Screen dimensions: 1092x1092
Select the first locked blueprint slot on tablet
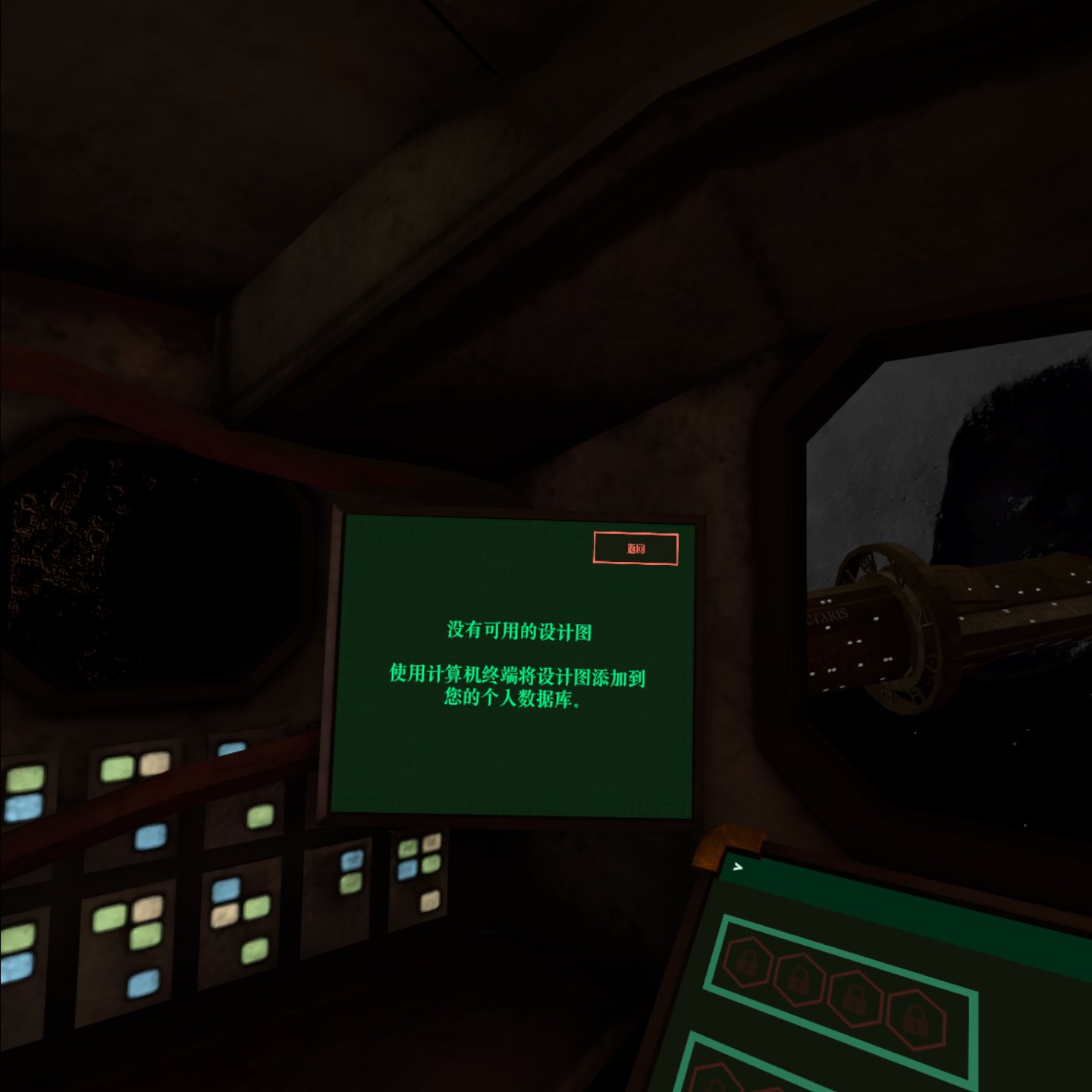point(748,961)
